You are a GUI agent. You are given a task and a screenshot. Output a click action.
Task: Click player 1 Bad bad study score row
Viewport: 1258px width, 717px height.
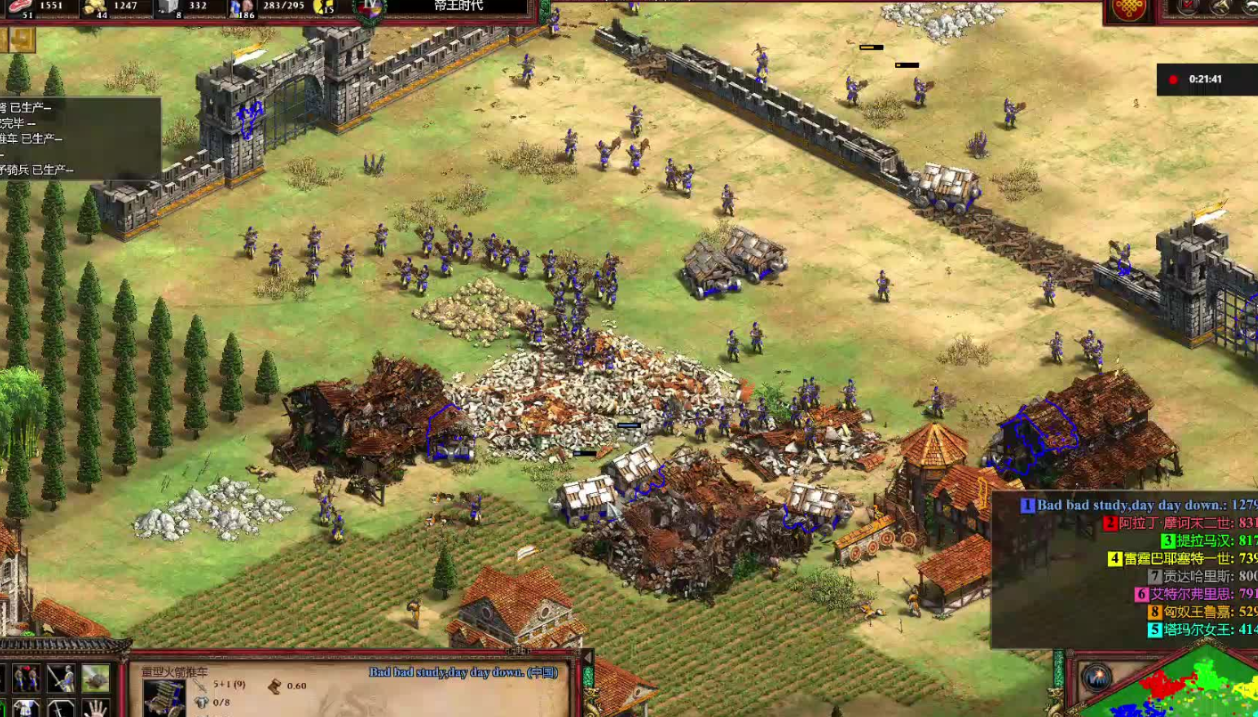pyautogui.click(x=1140, y=505)
